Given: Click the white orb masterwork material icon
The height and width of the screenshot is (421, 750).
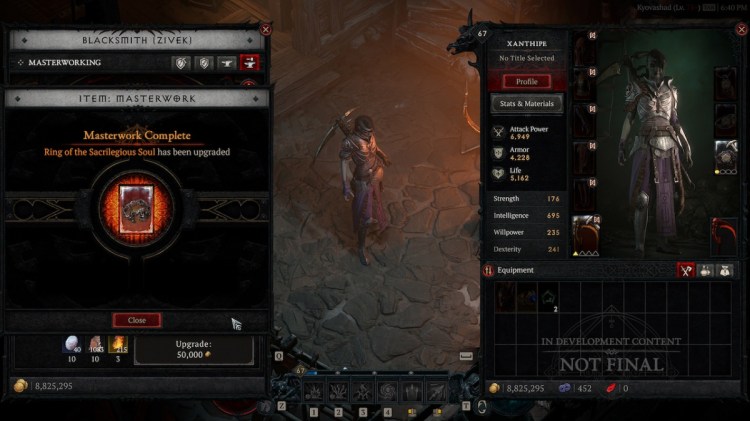Looking at the screenshot, I should coord(71,346).
